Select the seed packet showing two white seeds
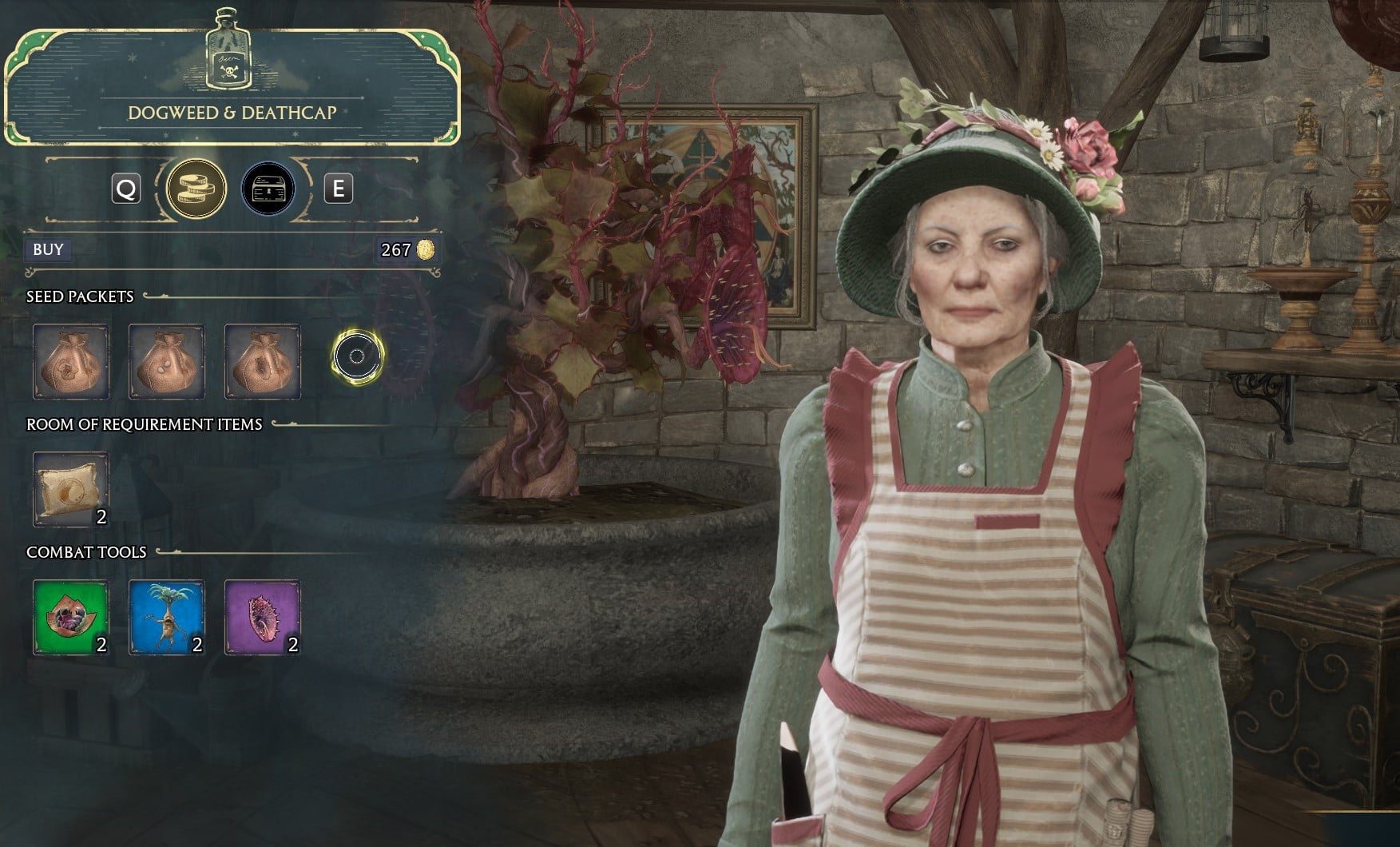Viewport: 1400px width, 847px height. pos(166,361)
